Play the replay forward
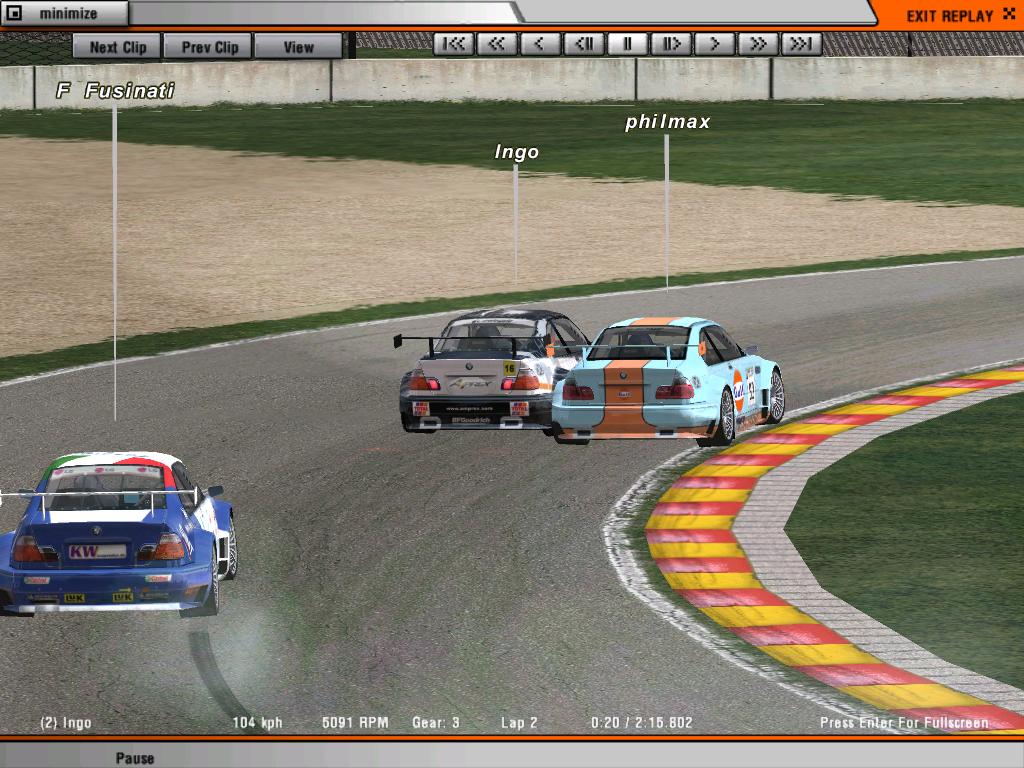 click(x=714, y=44)
